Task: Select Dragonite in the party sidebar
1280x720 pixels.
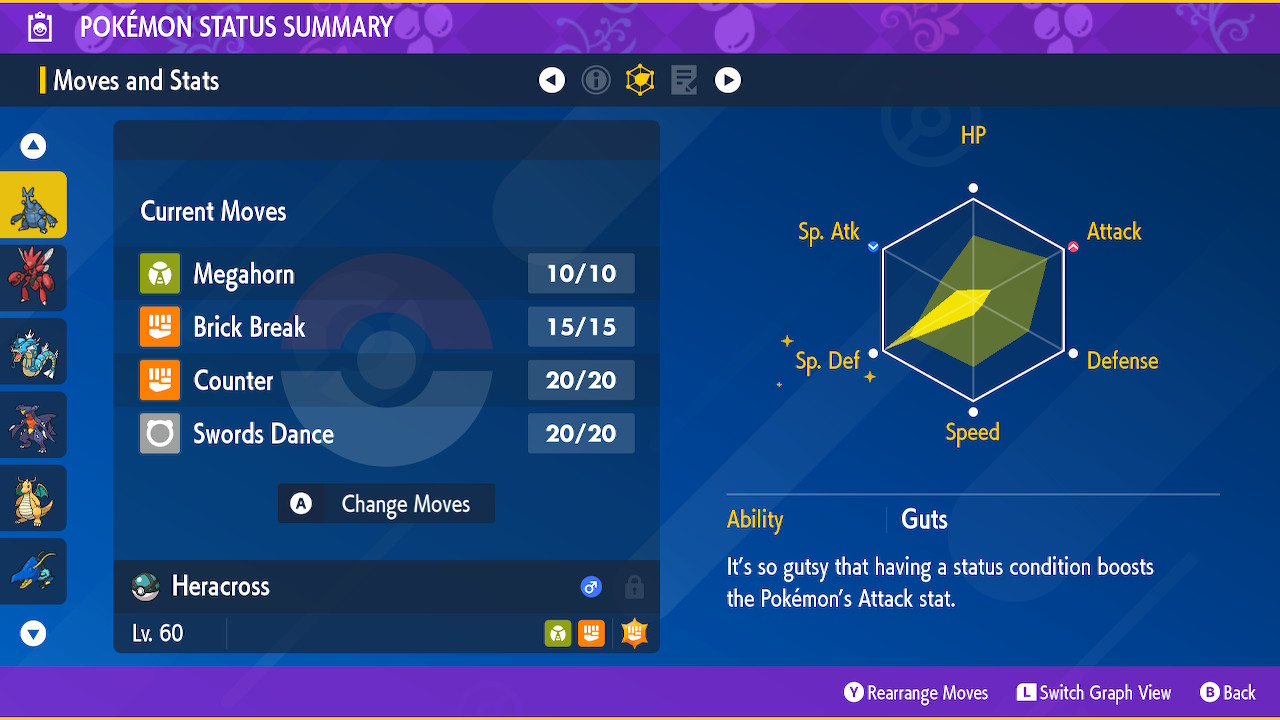Action: pos(33,497)
